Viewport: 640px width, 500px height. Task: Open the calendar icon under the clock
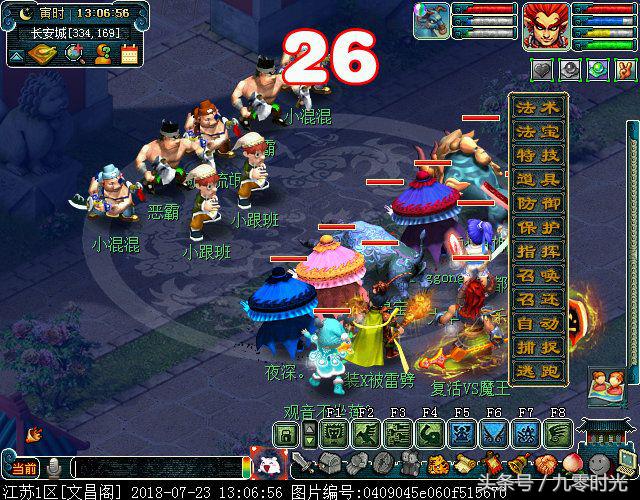128,54
